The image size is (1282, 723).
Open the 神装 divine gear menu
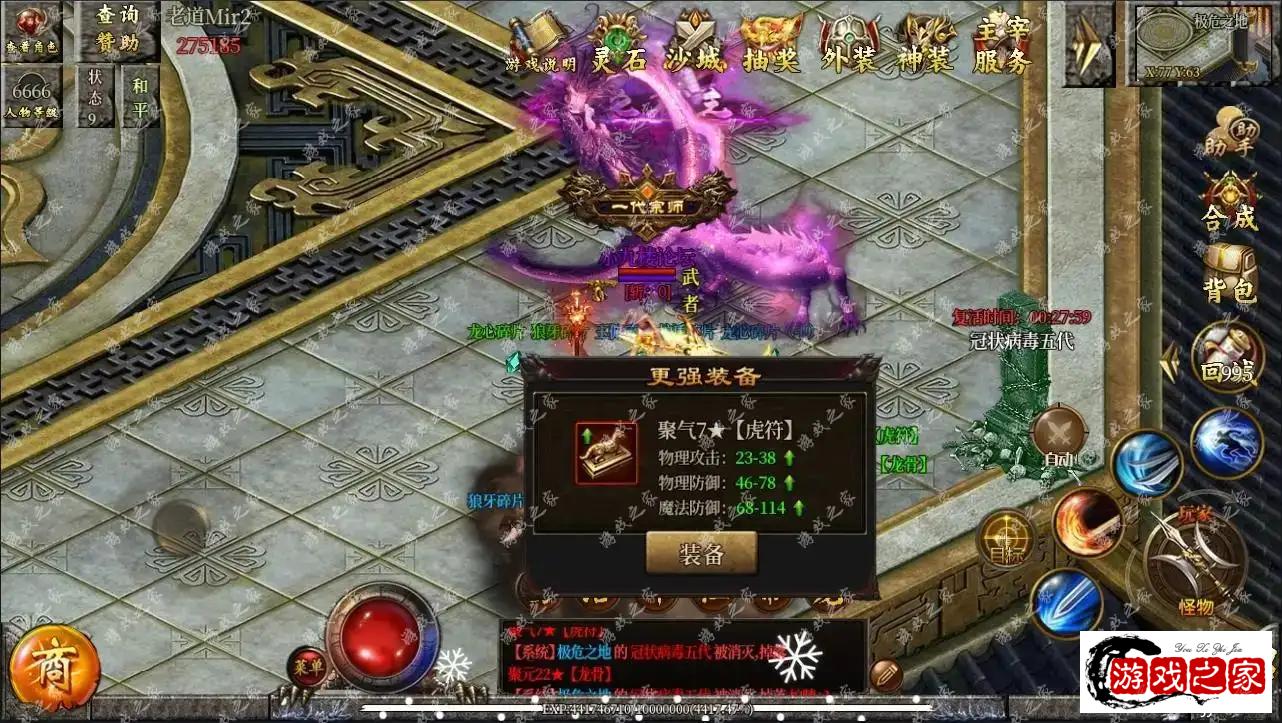(924, 46)
